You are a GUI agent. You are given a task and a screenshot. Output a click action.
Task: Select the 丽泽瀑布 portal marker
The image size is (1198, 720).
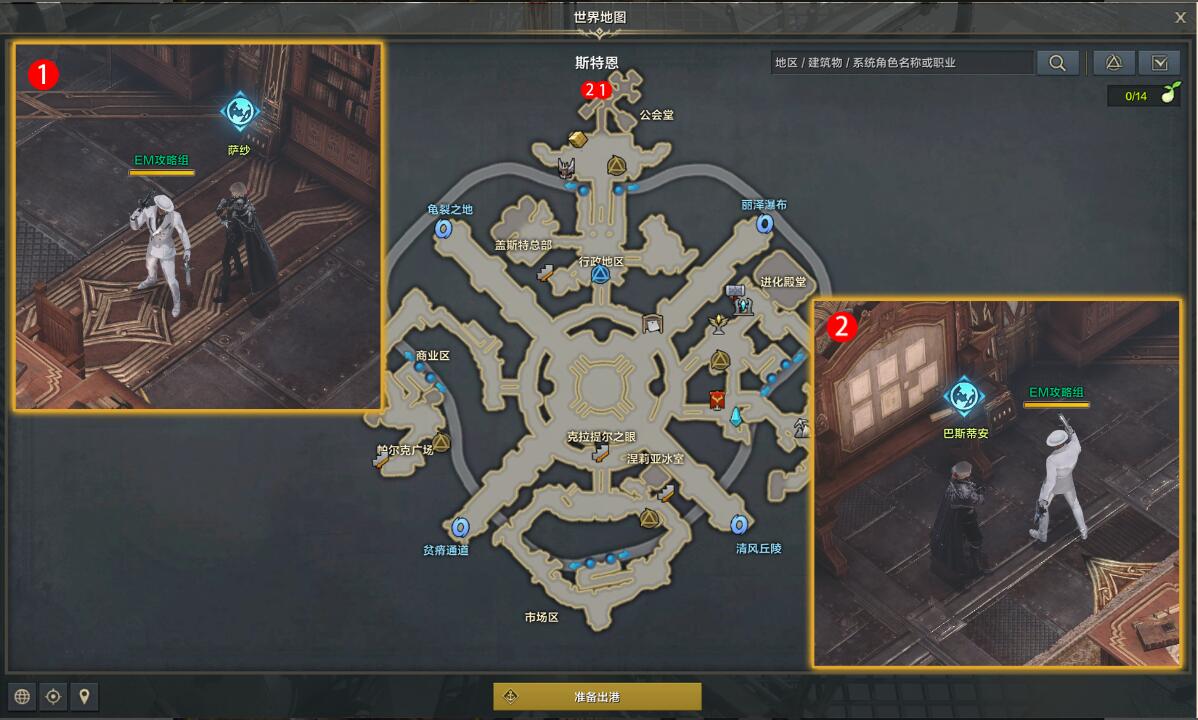(765, 224)
